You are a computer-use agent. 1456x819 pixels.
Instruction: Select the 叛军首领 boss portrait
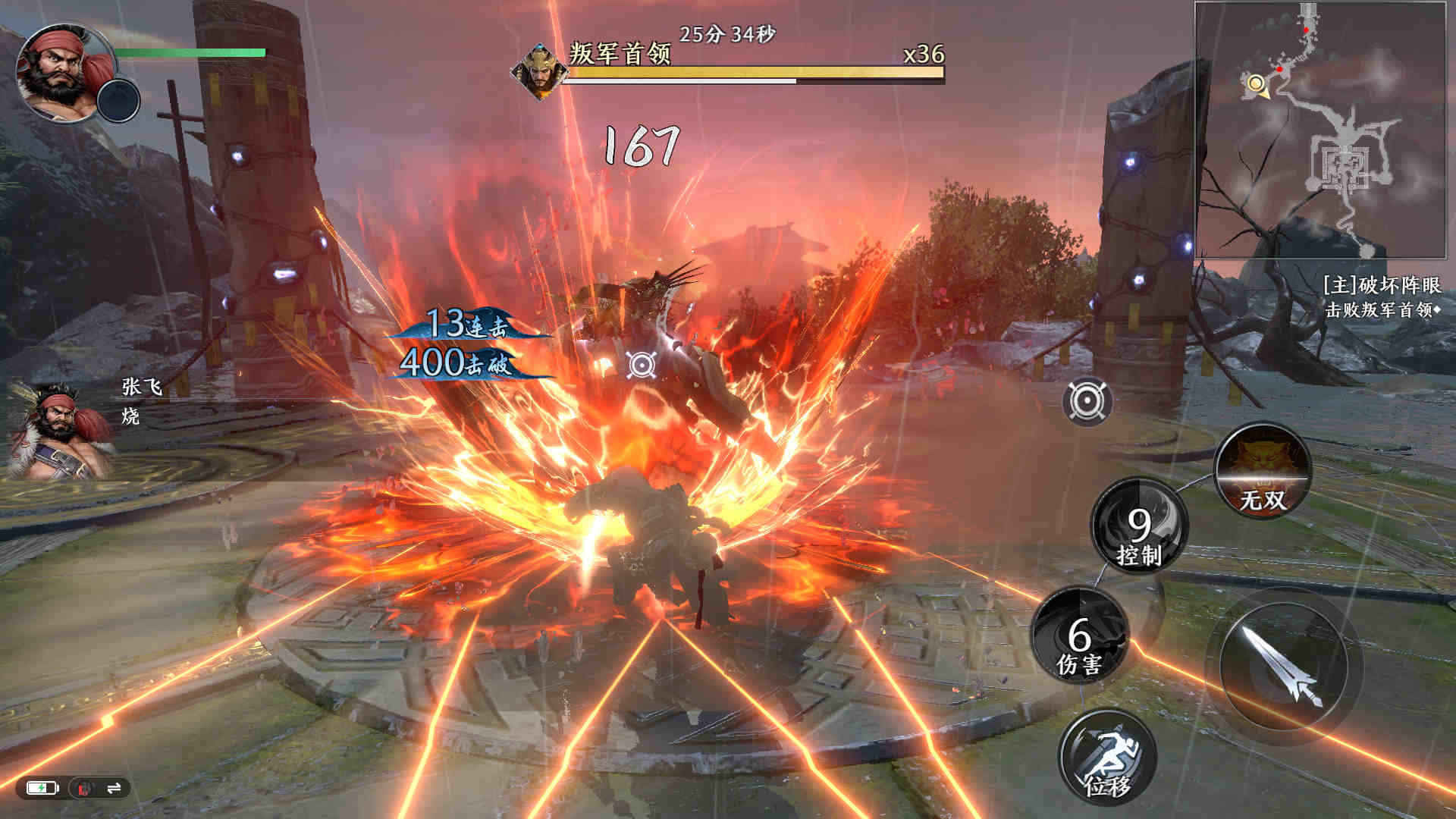coord(539,71)
